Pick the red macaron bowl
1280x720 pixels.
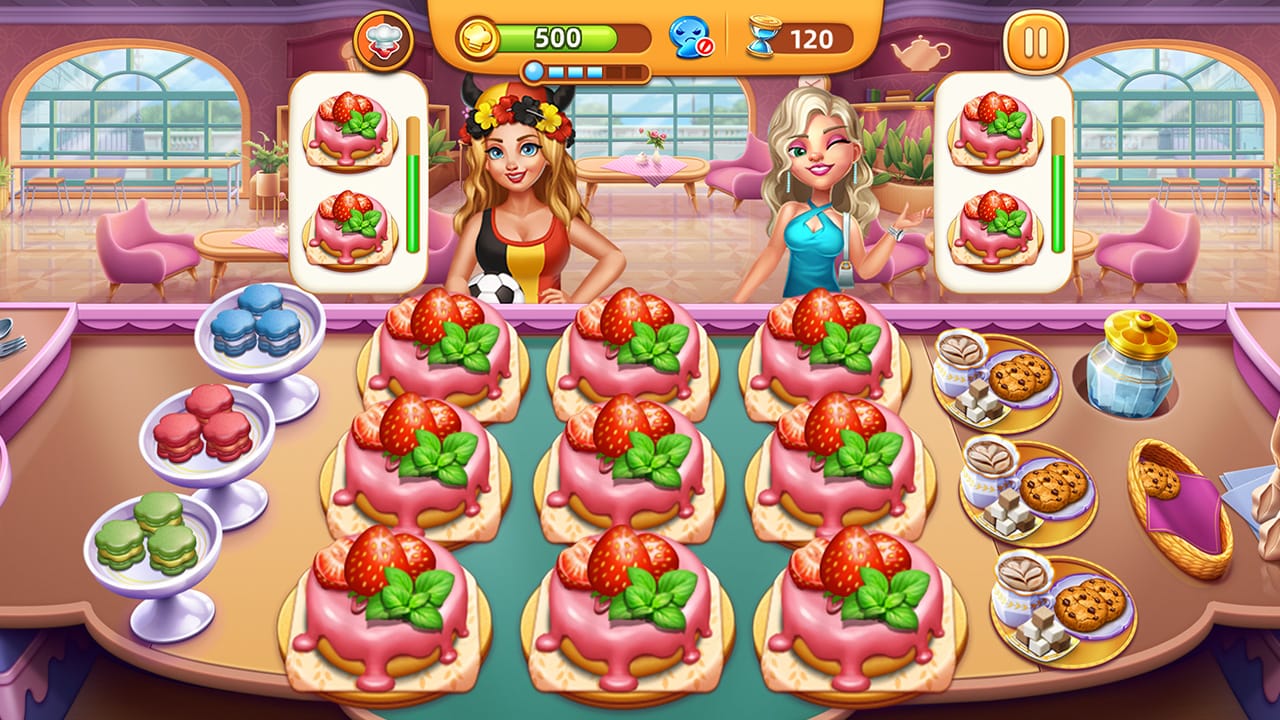[x=205, y=440]
